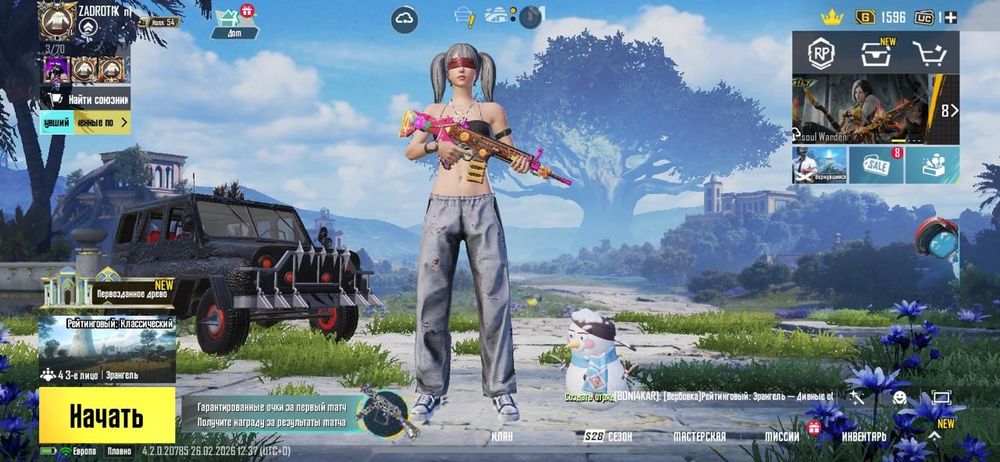
Task: Open the МИССИИ missions menu
Action: pos(782,437)
